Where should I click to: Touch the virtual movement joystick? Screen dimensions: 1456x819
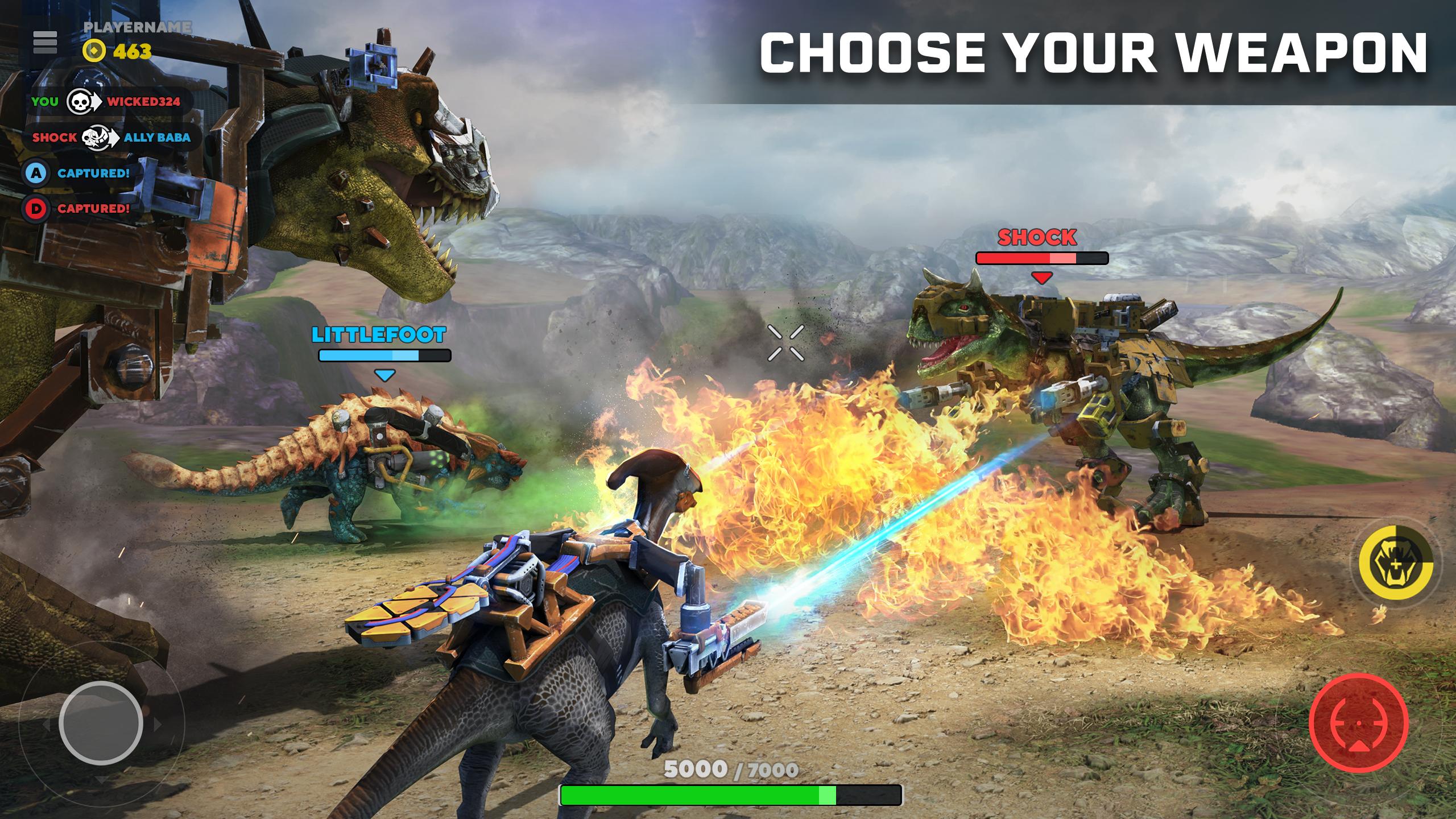101,723
